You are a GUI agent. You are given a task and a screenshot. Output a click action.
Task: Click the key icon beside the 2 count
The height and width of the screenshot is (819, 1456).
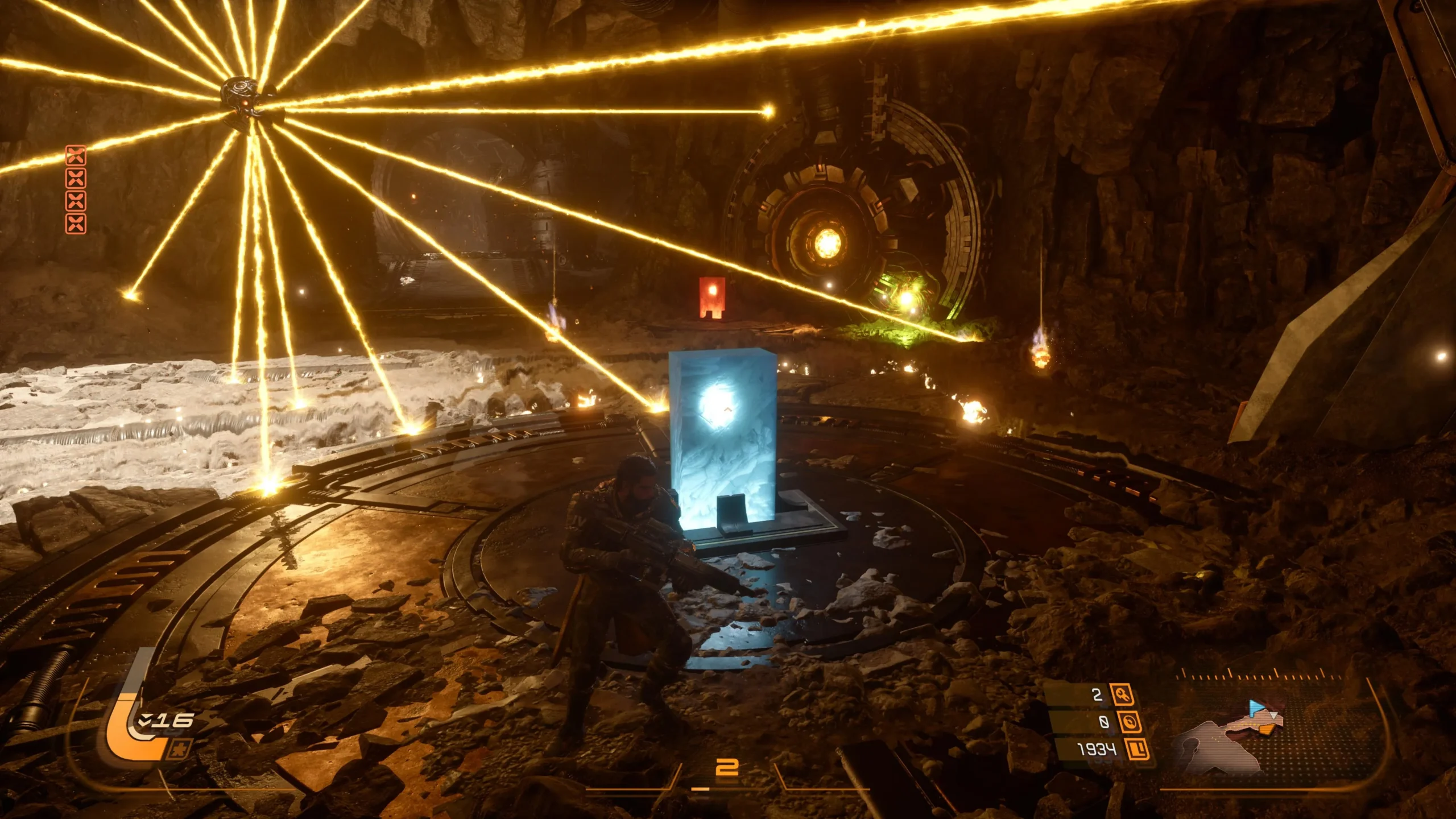tap(1123, 694)
